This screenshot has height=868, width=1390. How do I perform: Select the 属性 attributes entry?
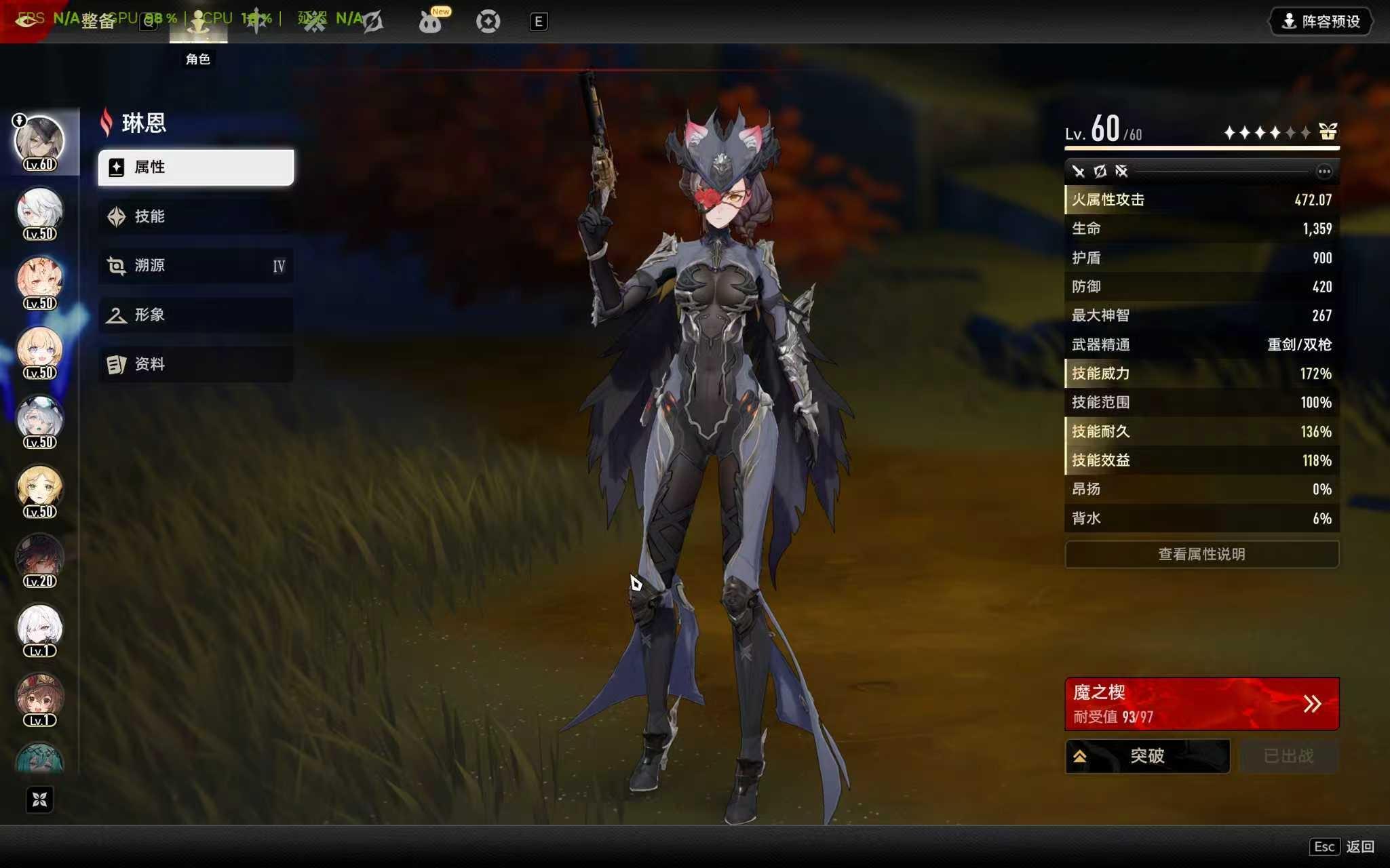pyautogui.click(x=195, y=167)
